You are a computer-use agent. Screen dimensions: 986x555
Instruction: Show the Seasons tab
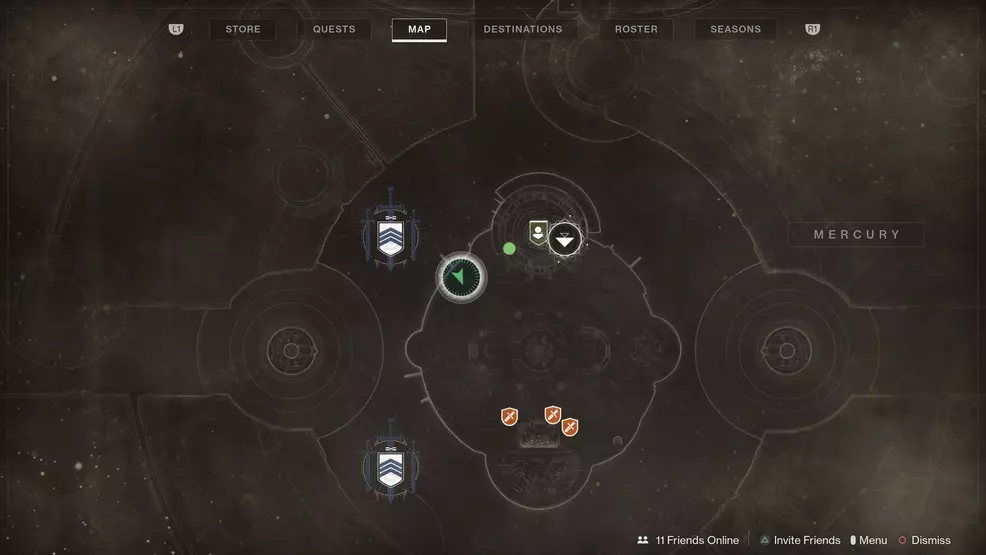coord(735,30)
